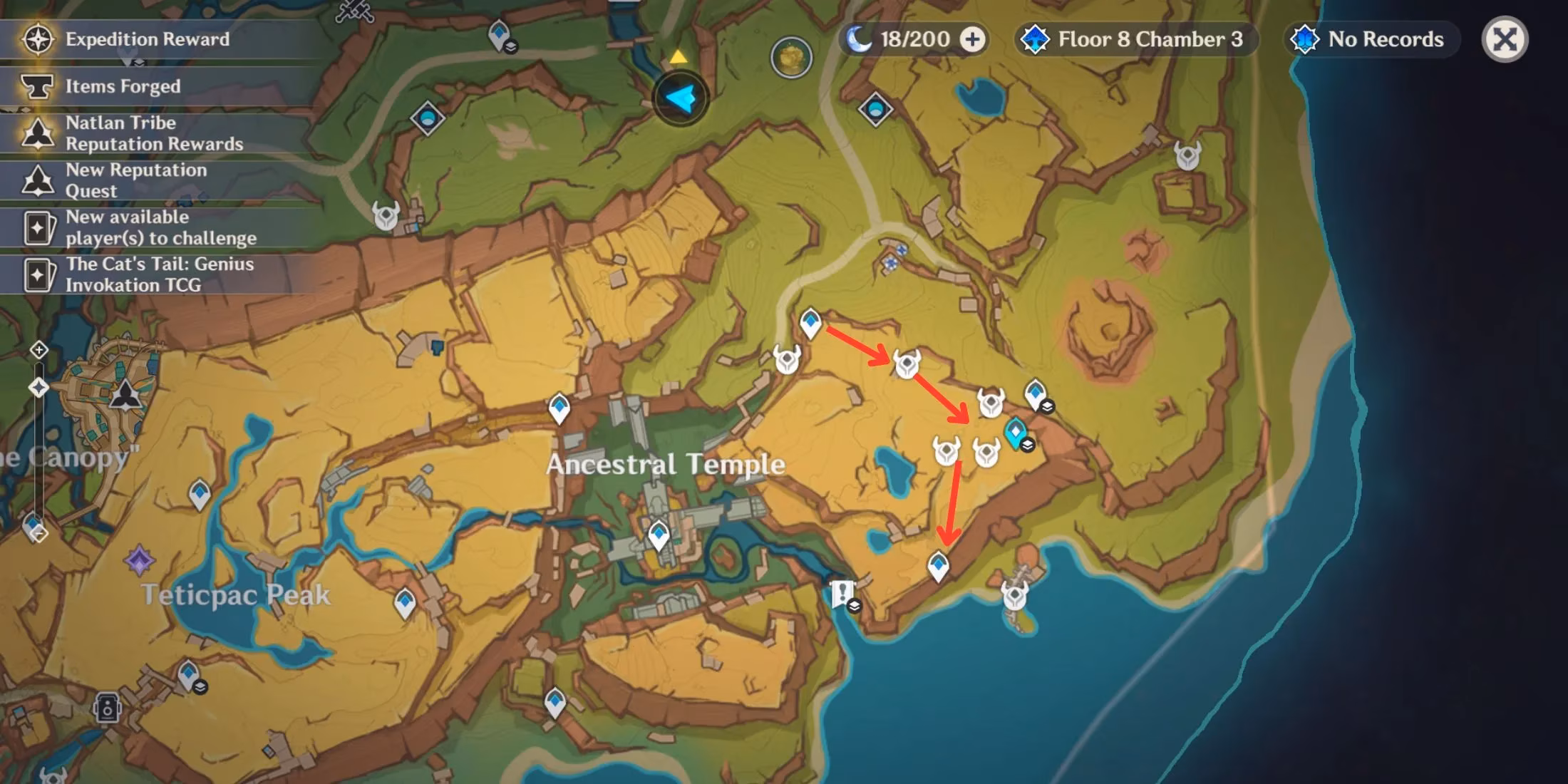This screenshot has height=784, width=1568.
Task: Select the waypoint where the red route ends
Action: coord(938,567)
